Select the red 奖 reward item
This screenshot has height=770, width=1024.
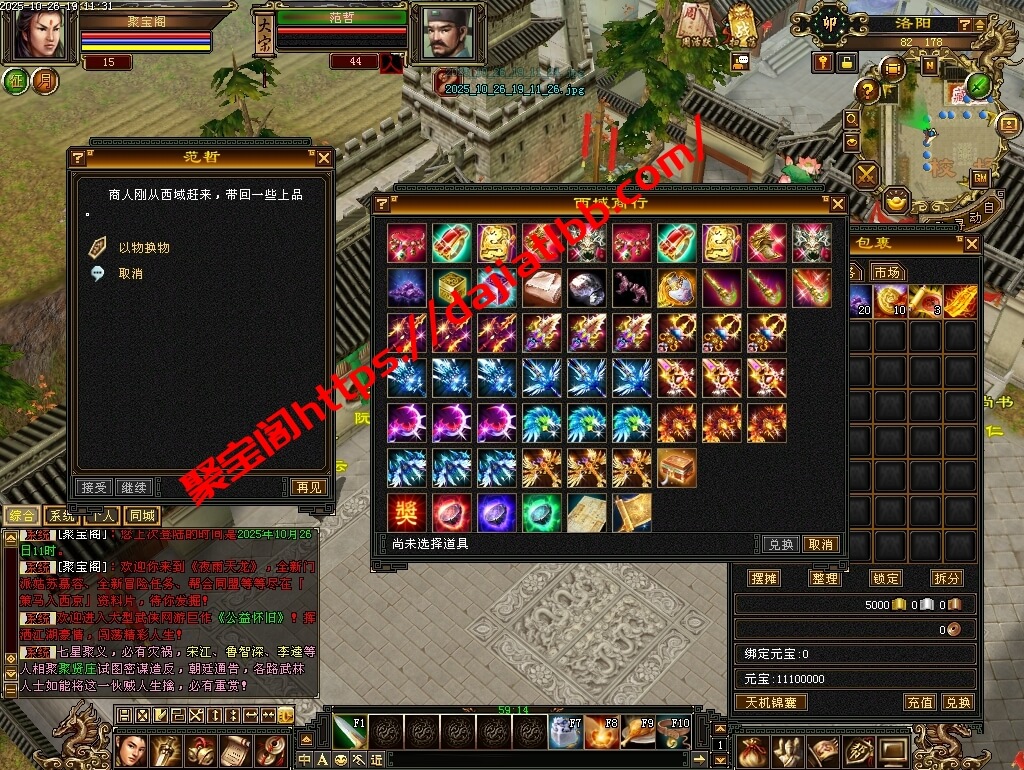tap(406, 513)
